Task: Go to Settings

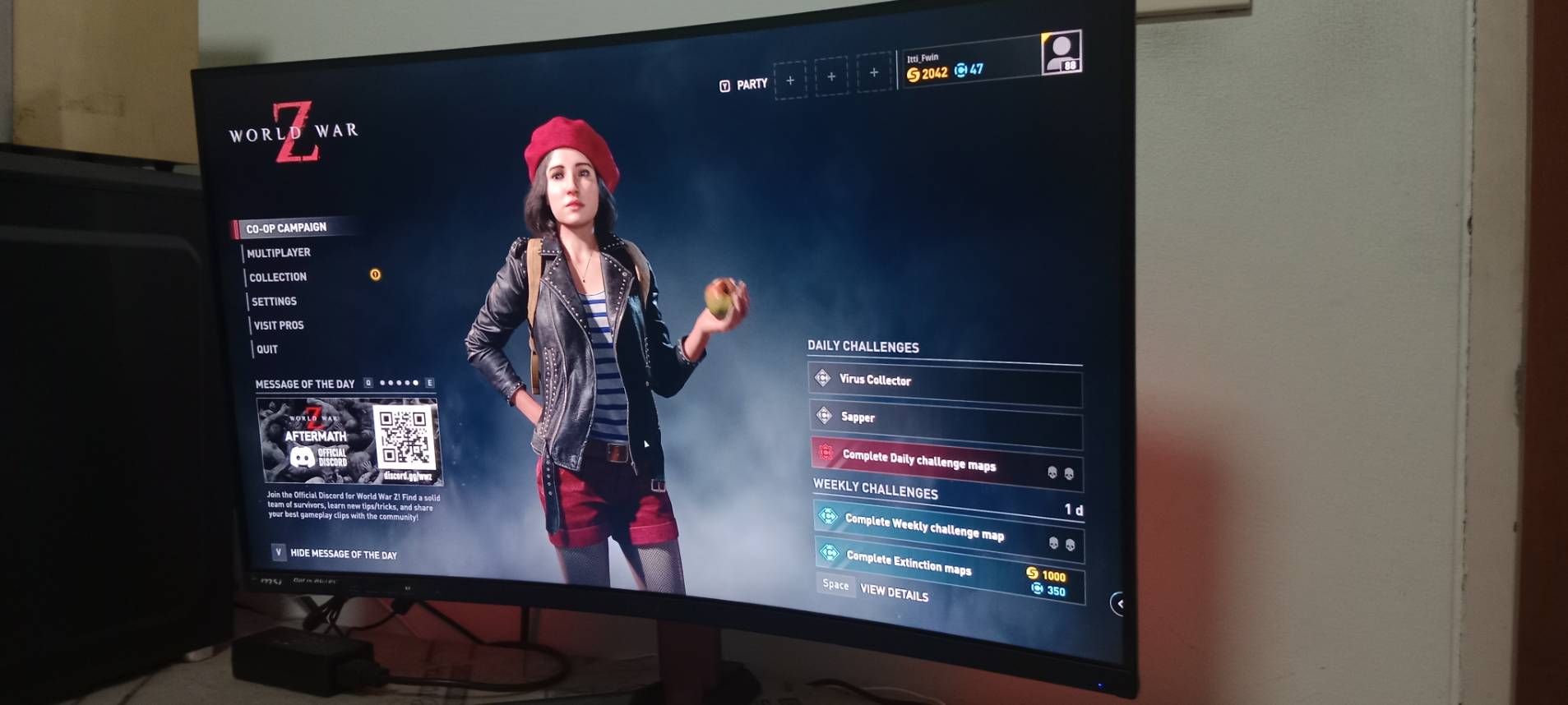Action: click(274, 301)
